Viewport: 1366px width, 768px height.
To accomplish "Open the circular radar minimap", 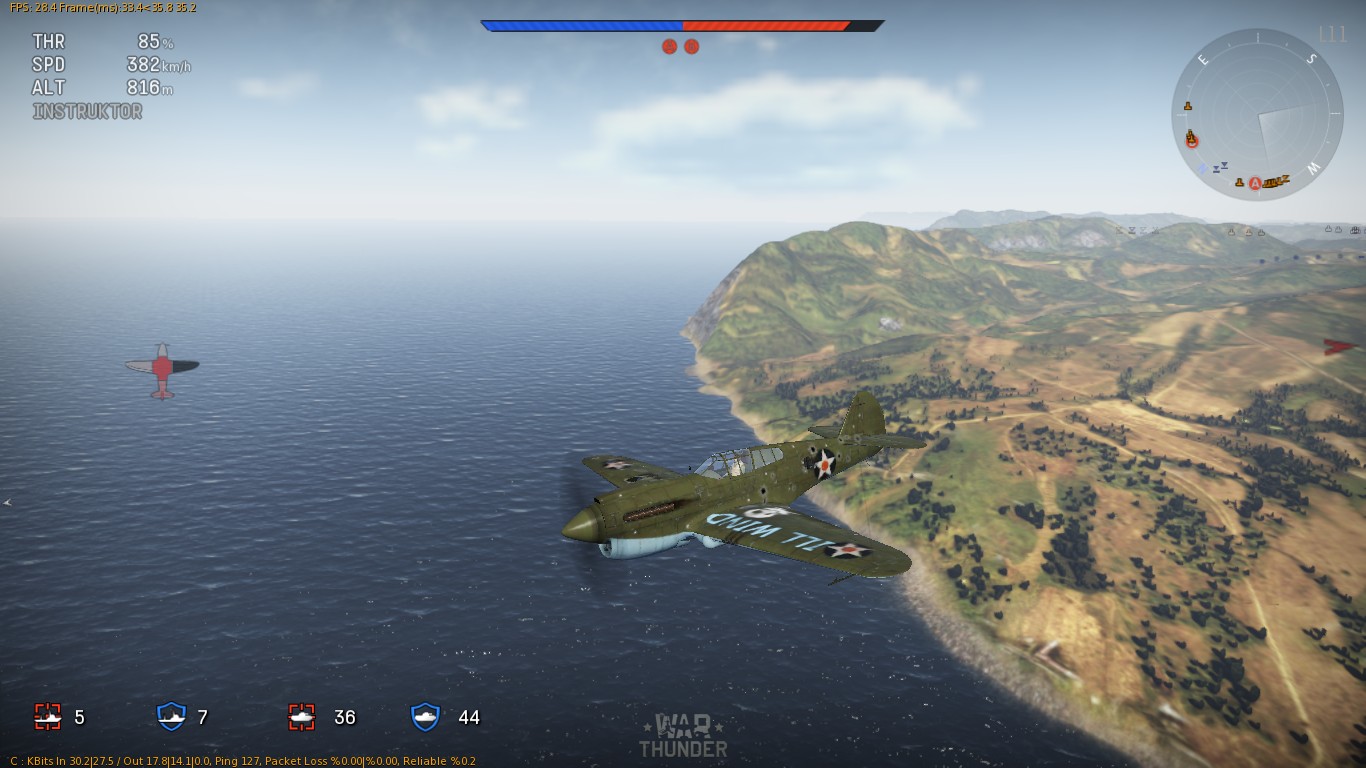I will pos(1257,114).
